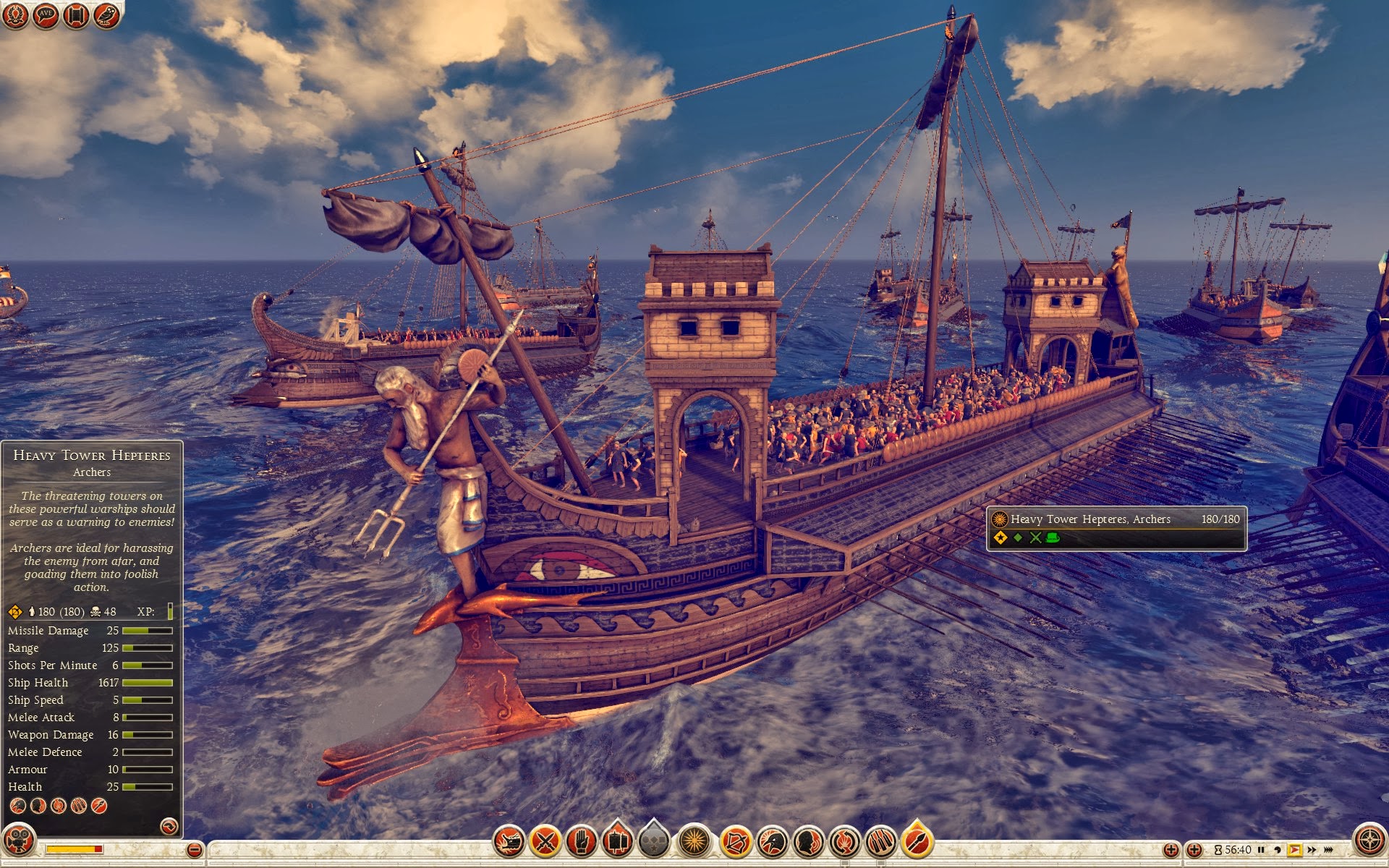The image size is (1389, 868).
Task: Toggle the spear shot type button
Action: coord(917,841)
